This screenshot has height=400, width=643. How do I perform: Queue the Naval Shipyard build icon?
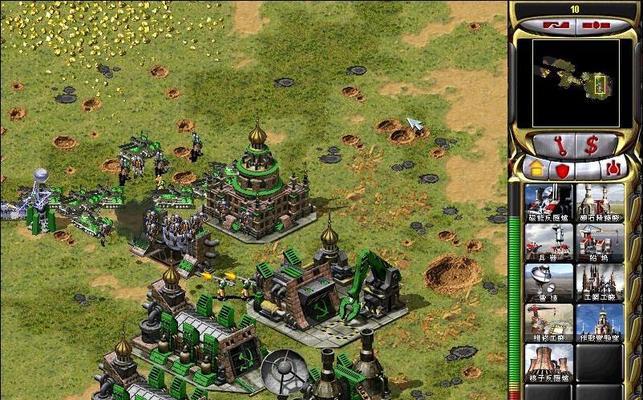click(x=600, y=241)
